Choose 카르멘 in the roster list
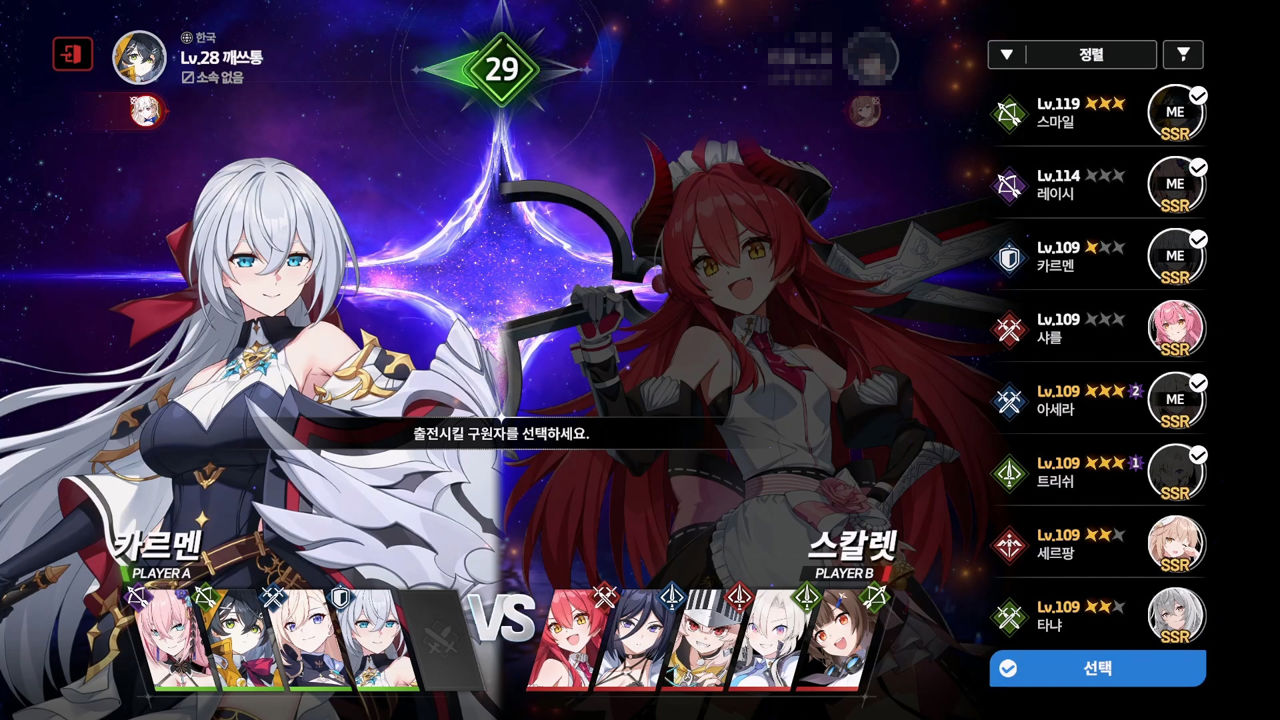The width and height of the screenshot is (1280, 720). [1100, 256]
